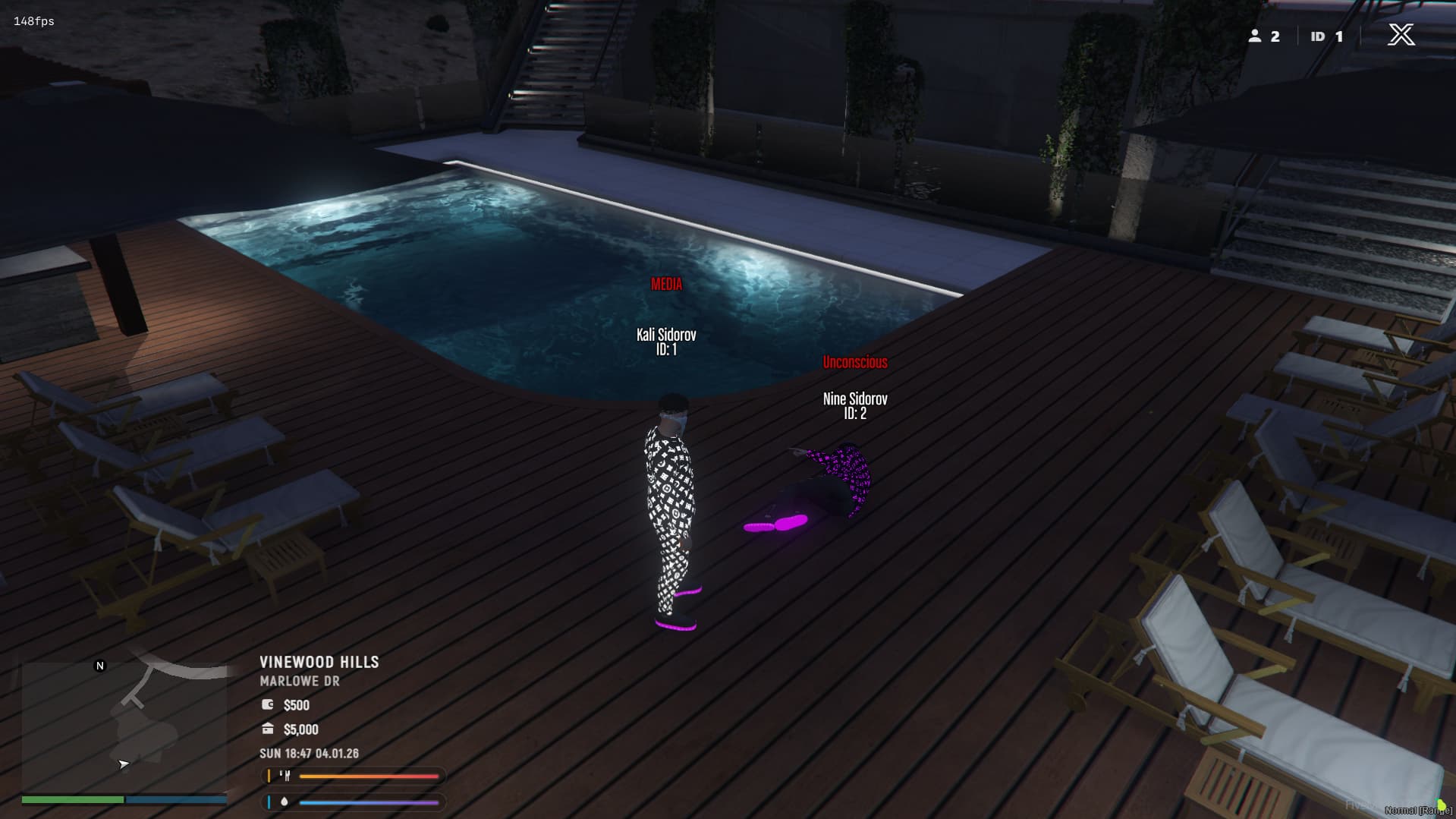Click the wallet cash icon showing $500

tap(266, 704)
